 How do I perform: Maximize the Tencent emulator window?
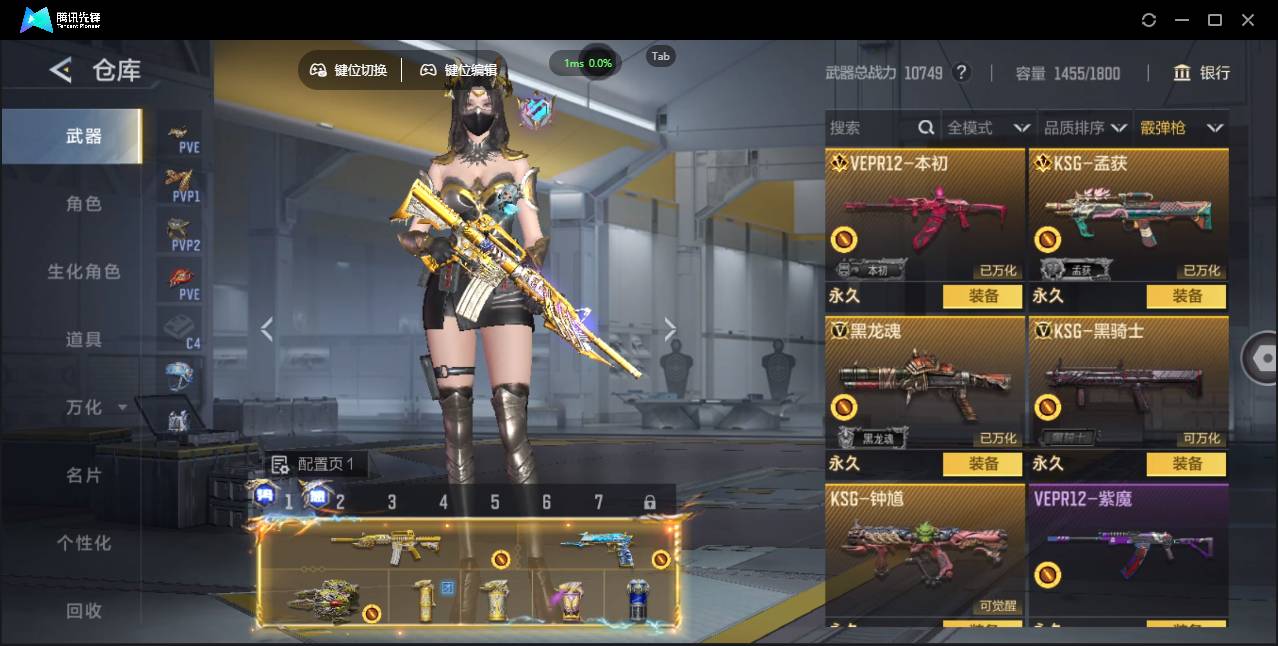[x=1215, y=20]
